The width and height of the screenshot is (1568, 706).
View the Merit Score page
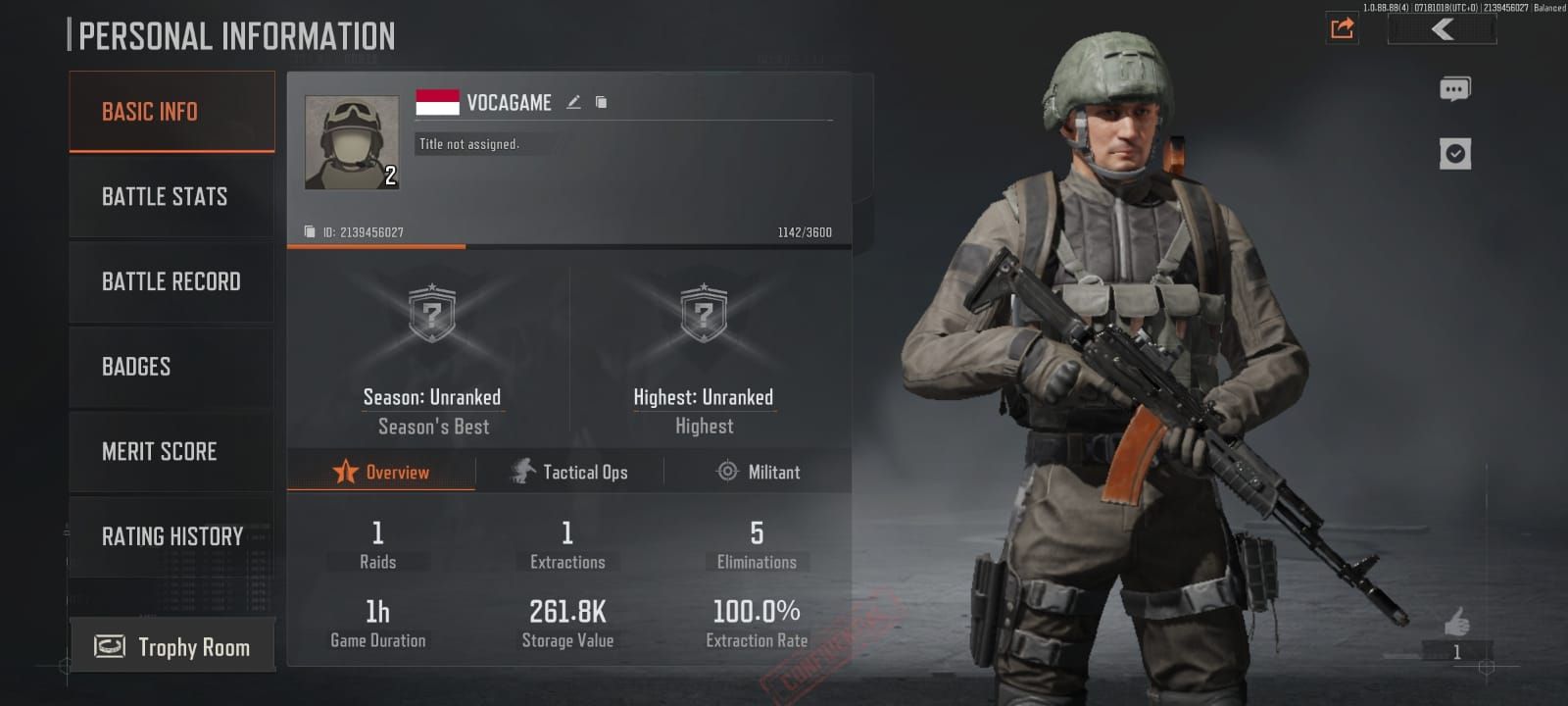[x=171, y=452]
